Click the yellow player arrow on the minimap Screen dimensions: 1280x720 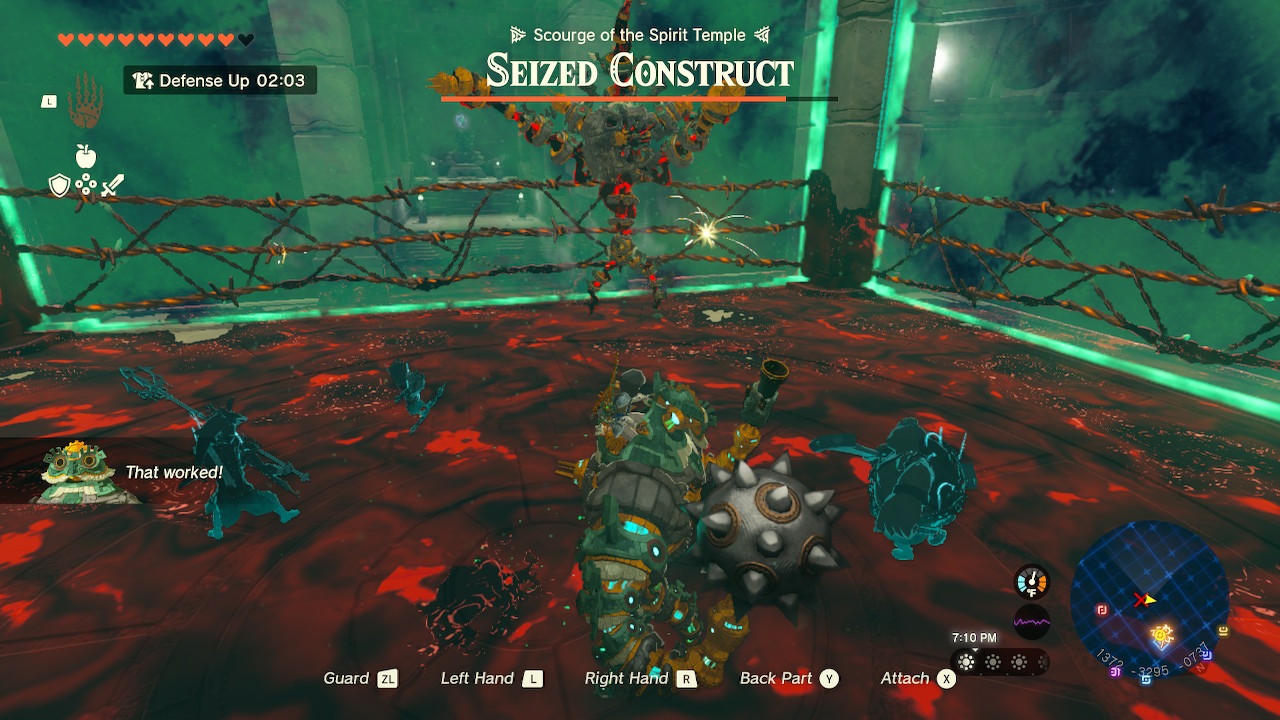pos(1150,600)
